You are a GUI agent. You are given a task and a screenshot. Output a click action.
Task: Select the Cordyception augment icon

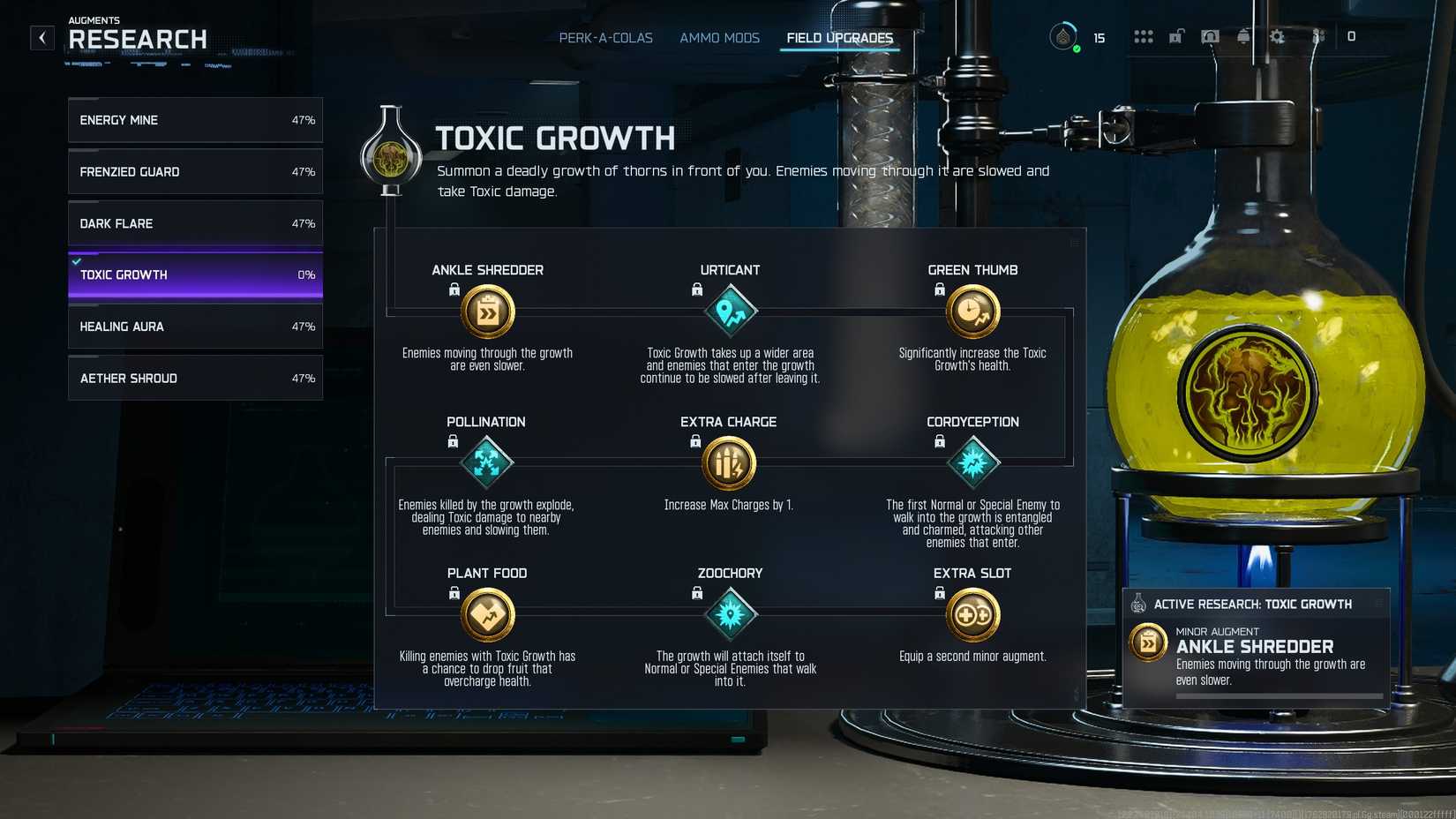tap(972, 463)
